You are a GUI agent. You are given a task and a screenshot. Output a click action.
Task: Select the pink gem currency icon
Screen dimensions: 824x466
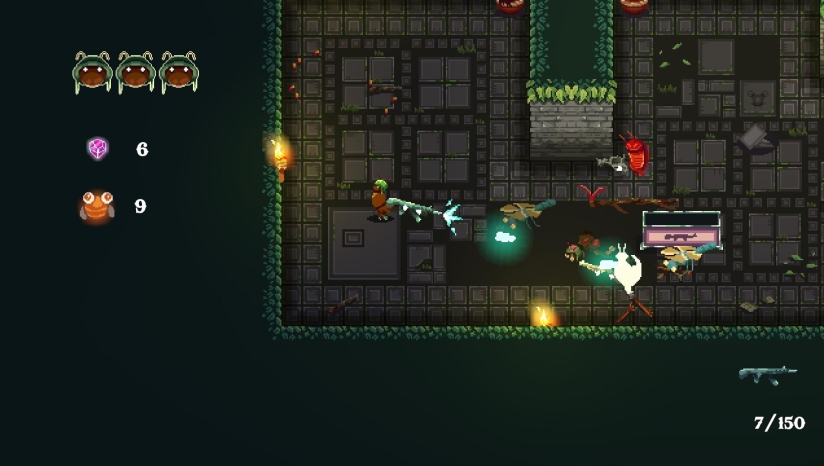coord(98,149)
